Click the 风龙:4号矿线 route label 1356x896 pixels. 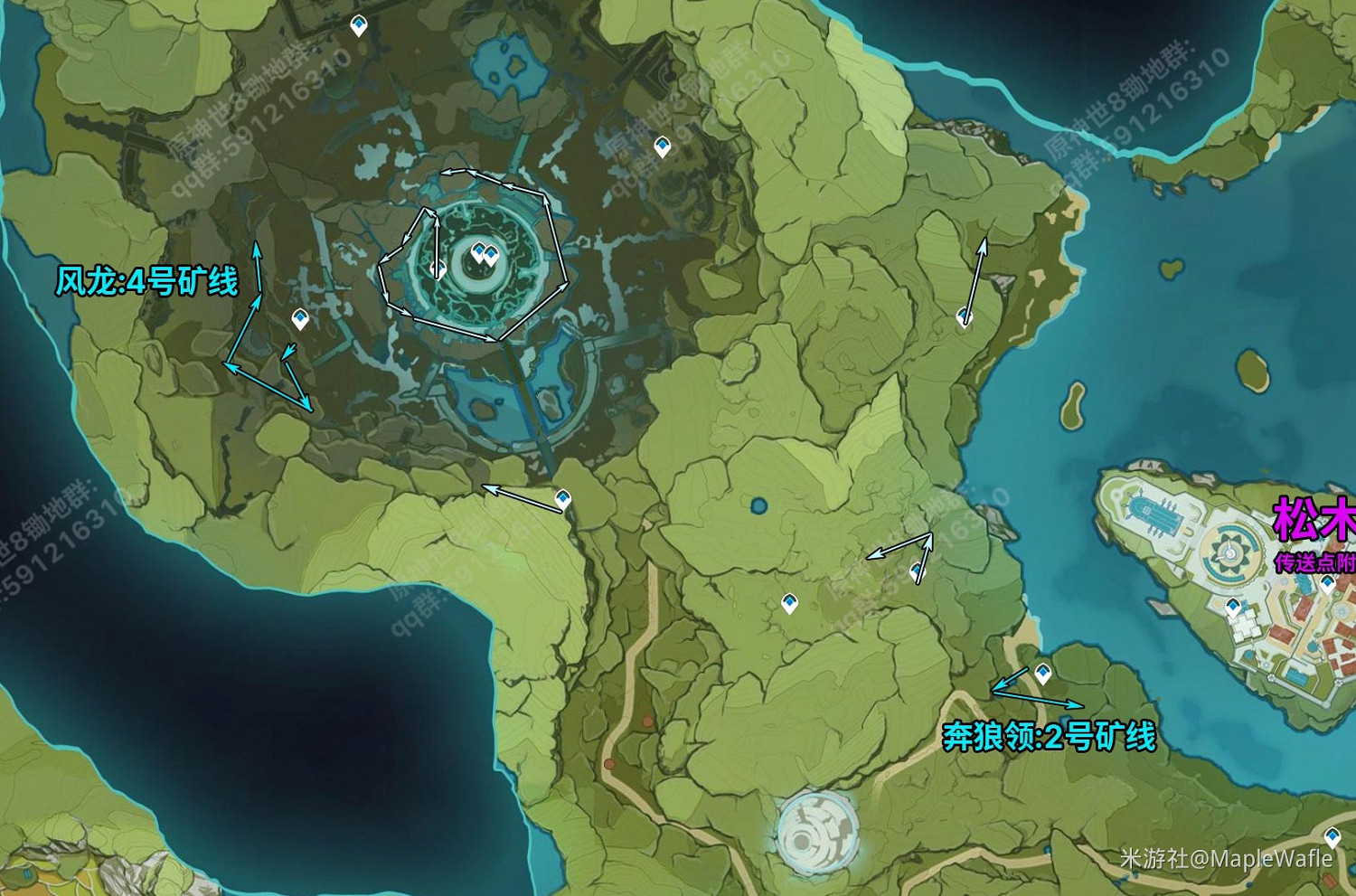(x=147, y=281)
